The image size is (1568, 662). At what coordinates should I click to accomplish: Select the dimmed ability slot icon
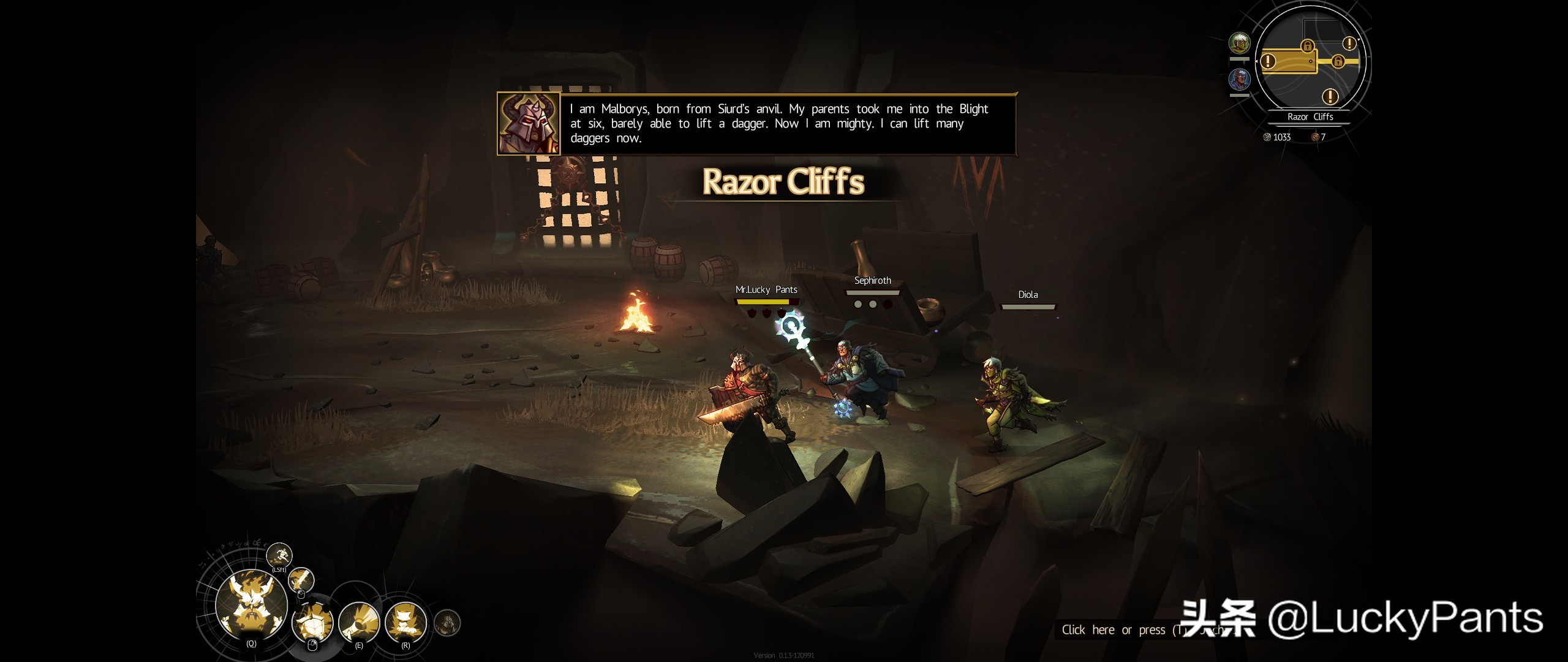(x=447, y=623)
